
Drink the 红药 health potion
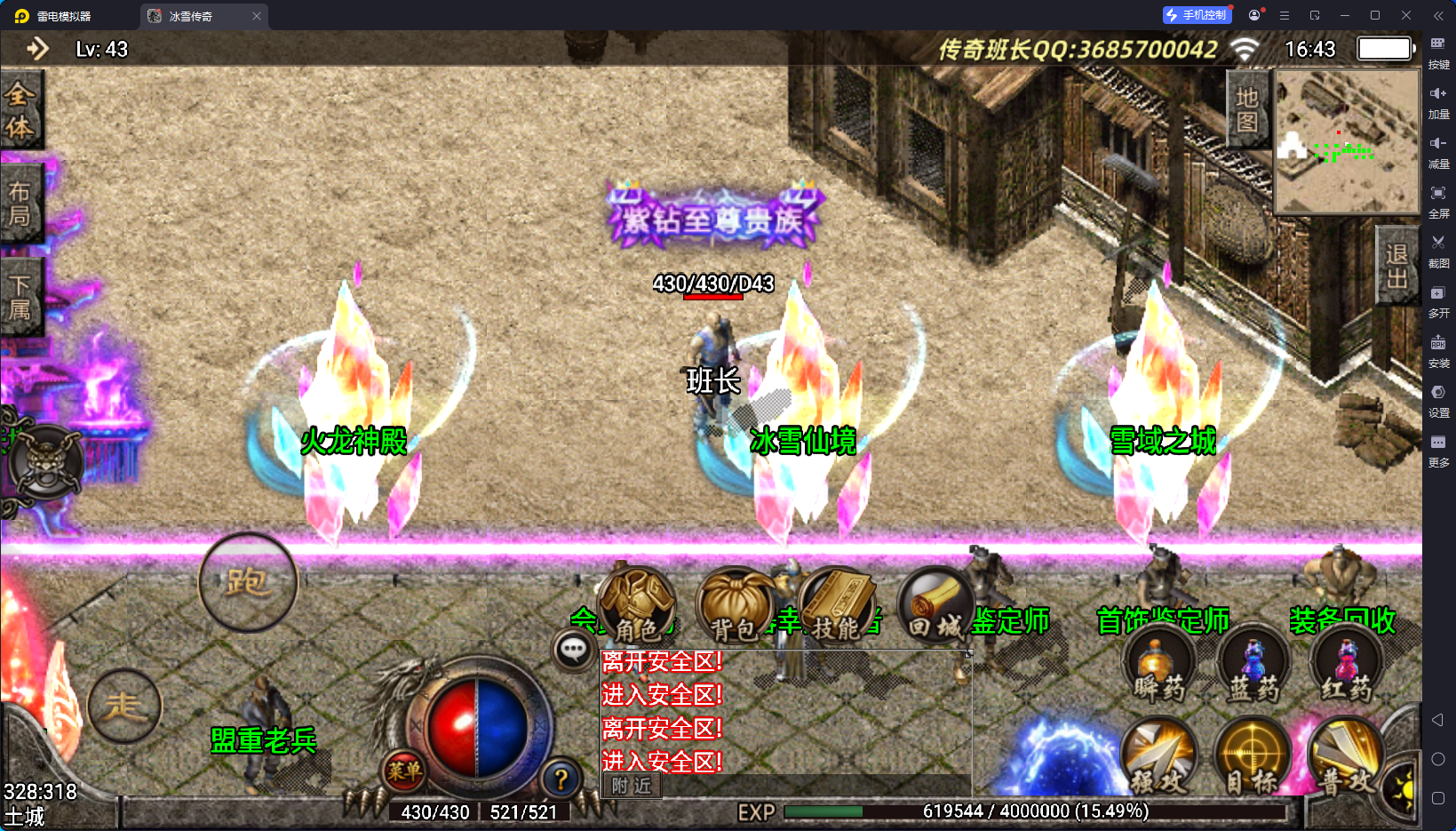point(1347,667)
